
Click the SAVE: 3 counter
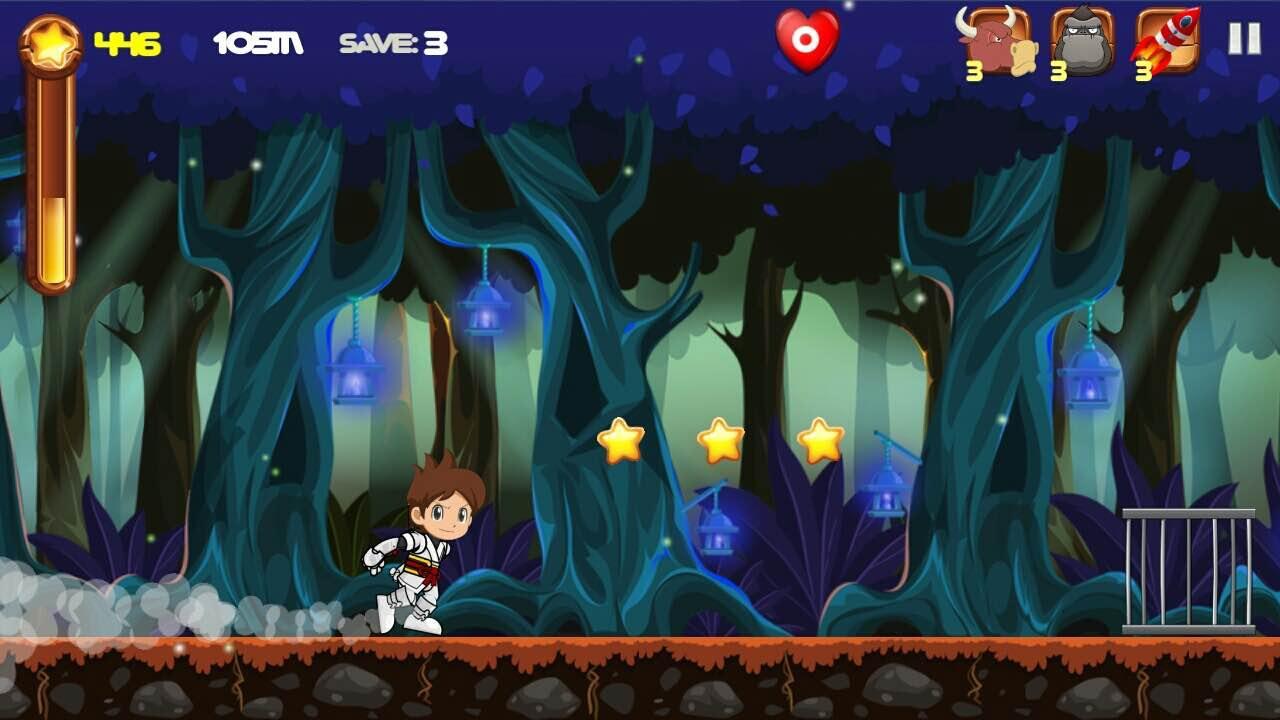point(395,42)
